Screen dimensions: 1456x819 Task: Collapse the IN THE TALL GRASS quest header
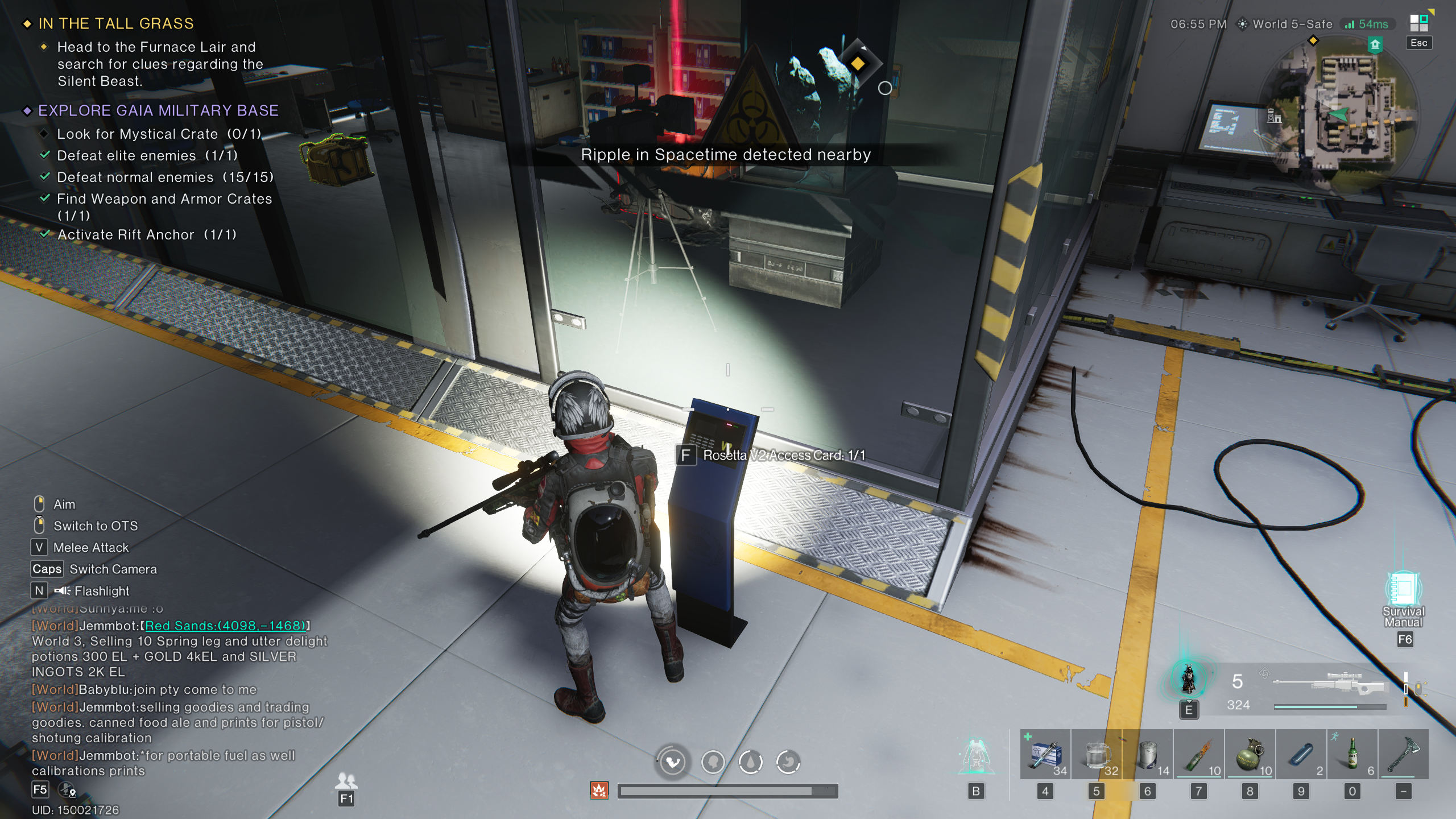pyautogui.click(x=27, y=23)
